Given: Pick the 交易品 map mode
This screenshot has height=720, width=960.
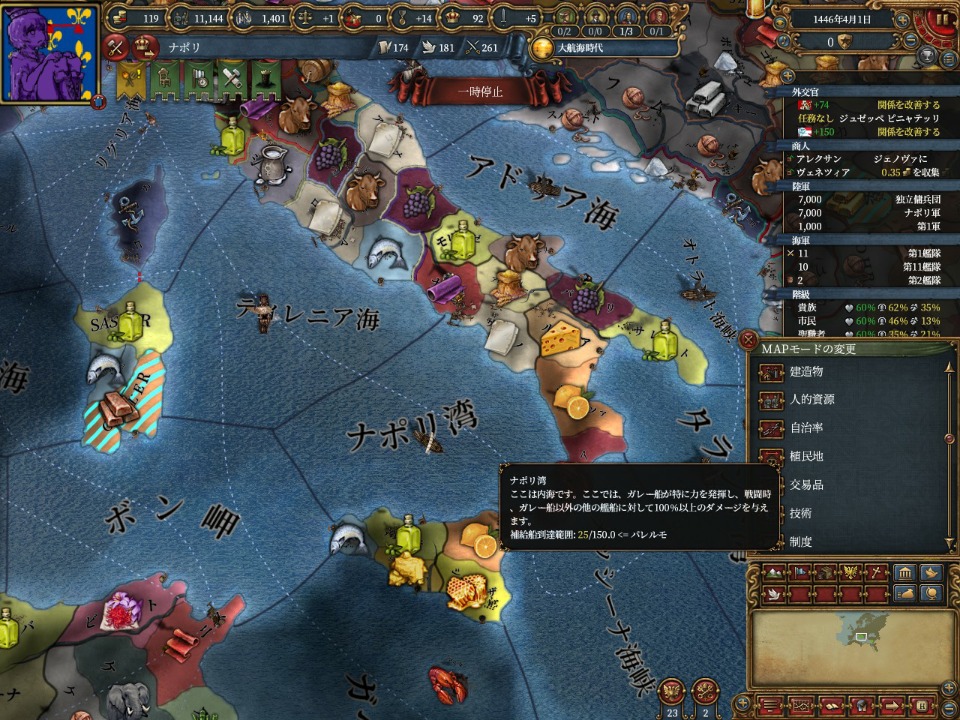Looking at the screenshot, I should [806, 485].
